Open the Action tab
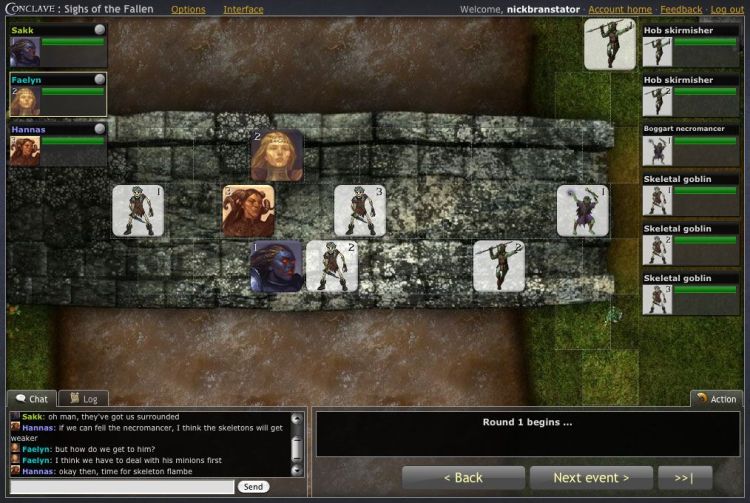 pos(716,399)
